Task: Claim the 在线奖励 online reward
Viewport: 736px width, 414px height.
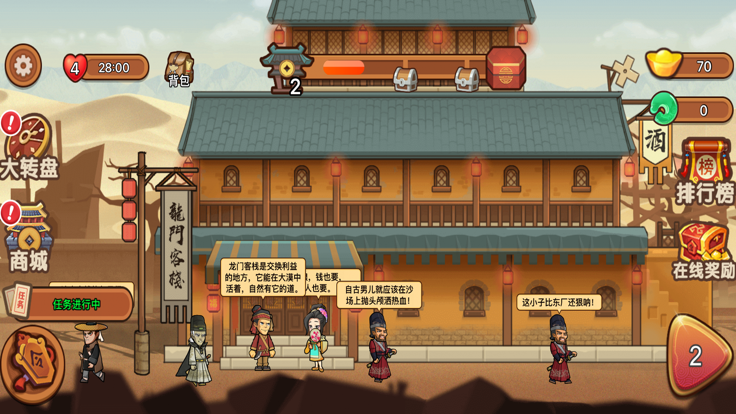Action: (x=703, y=251)
